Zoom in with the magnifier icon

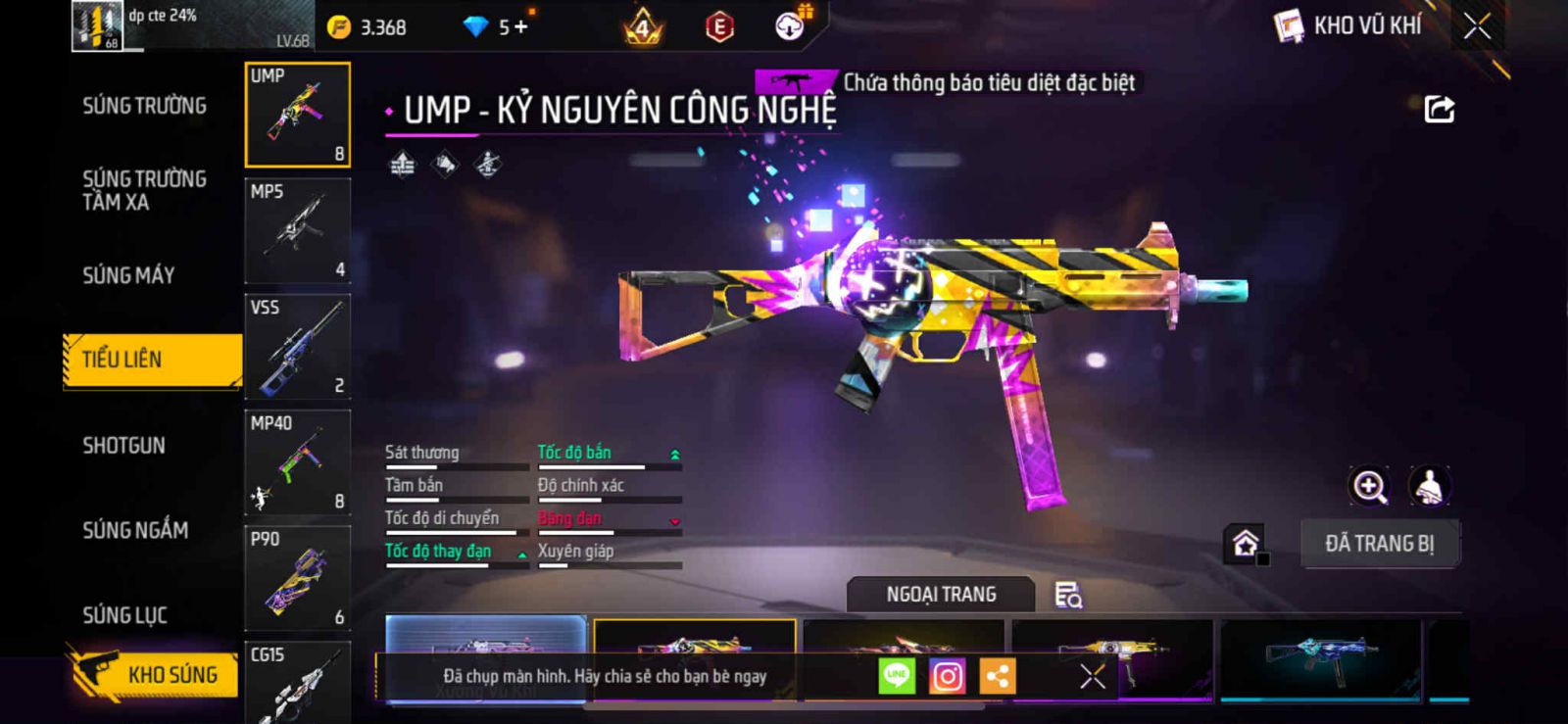point(1369,486)
